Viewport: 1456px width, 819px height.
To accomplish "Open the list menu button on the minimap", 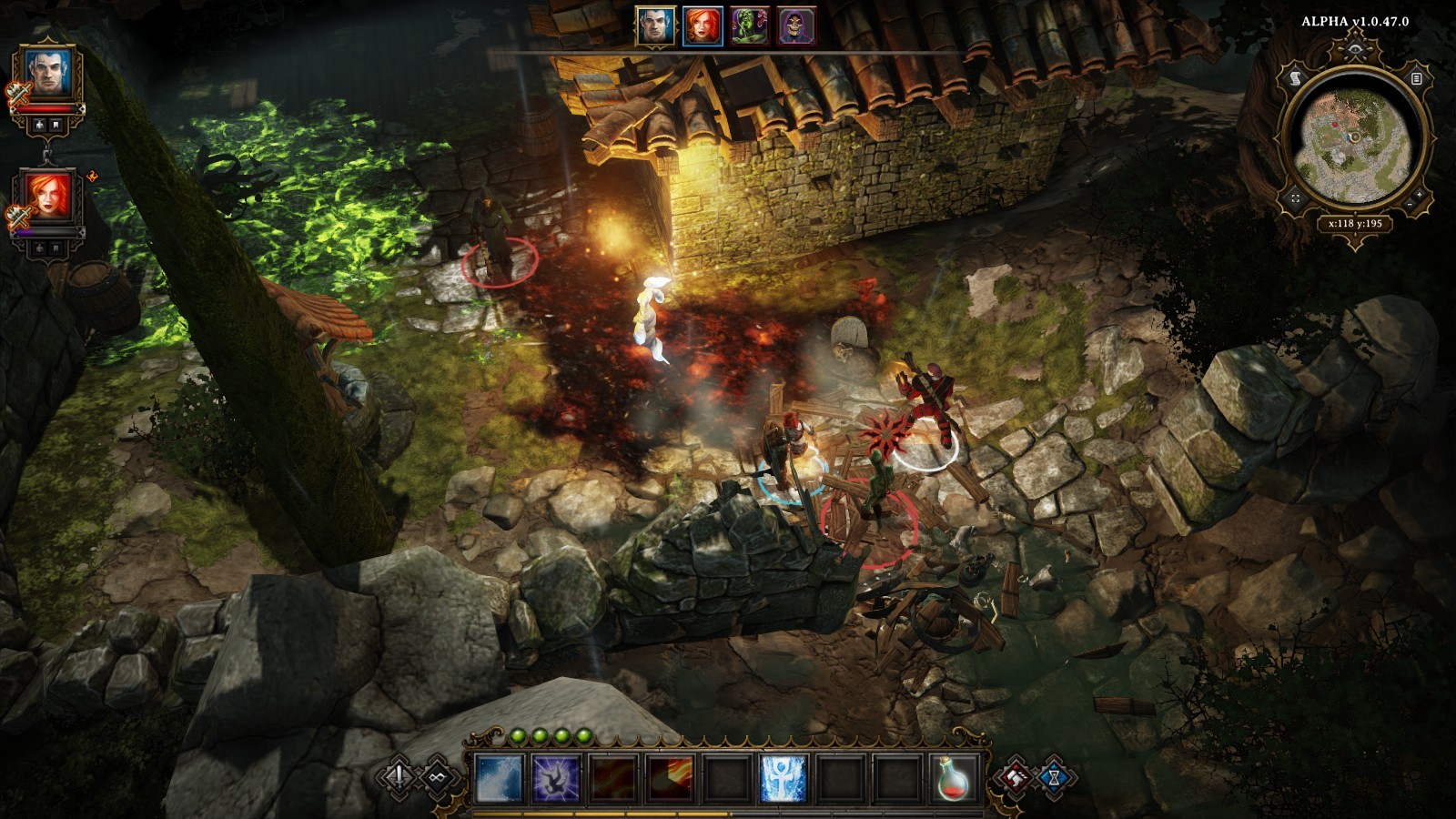I will (1416, 79).
